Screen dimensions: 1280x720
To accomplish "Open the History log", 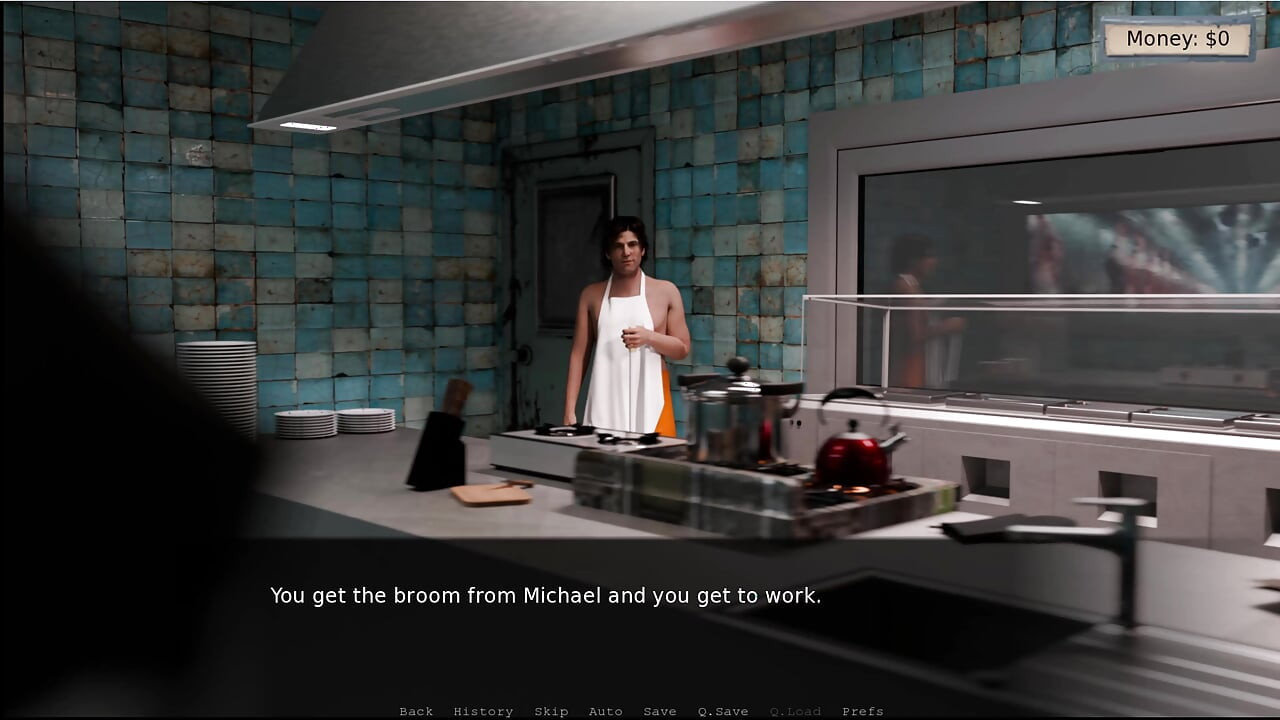I will click(x=484, y=711).
